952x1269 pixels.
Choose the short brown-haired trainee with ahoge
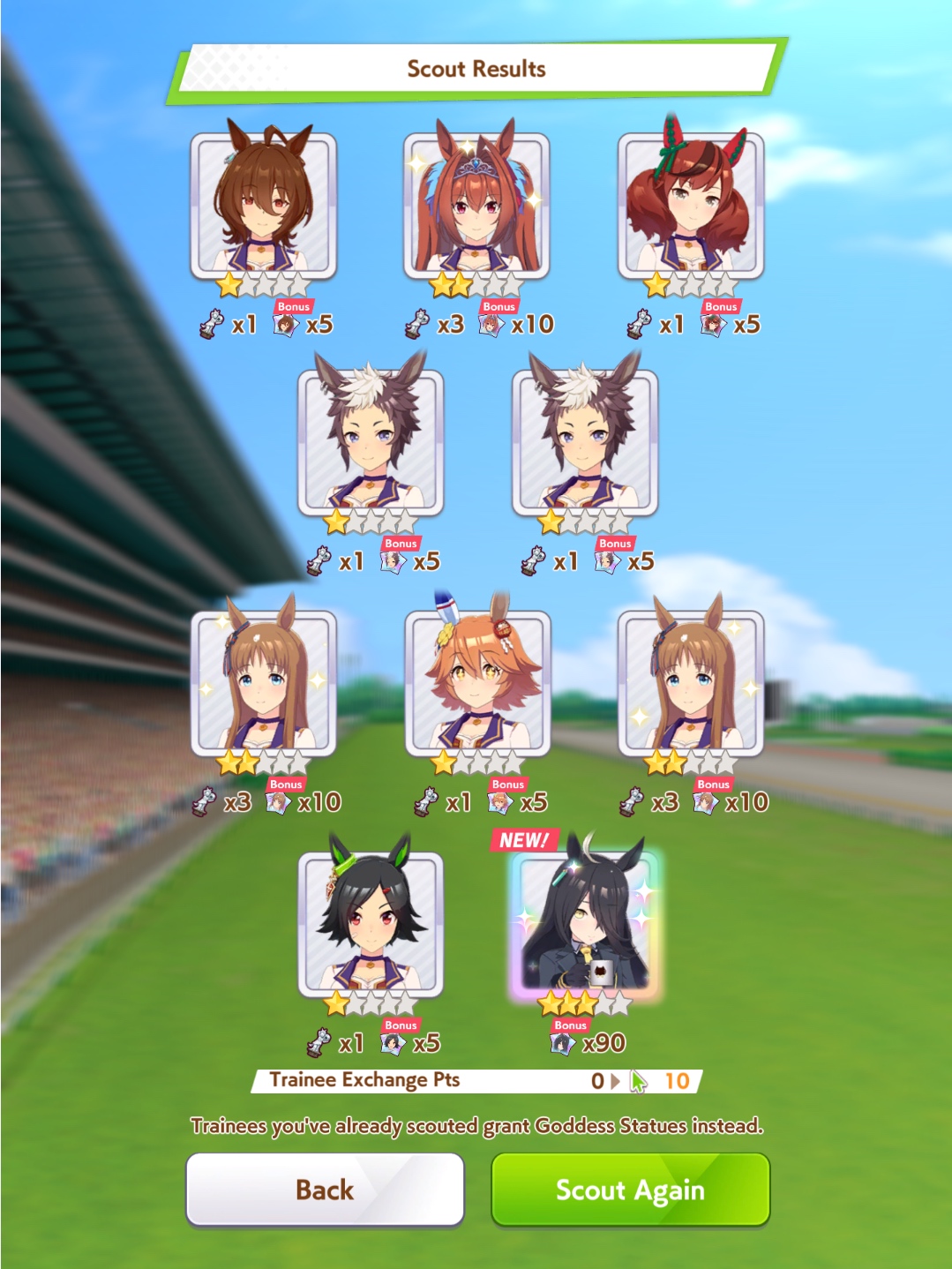click(264, 206)
